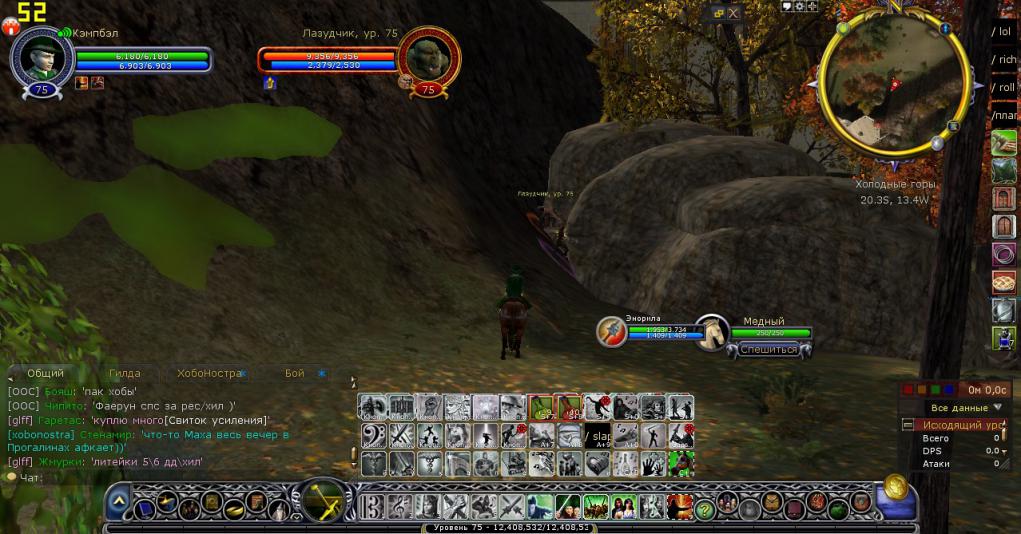This screenshot has height=534, width=1021.
Task: Close the small floating window with X
Action: tap(734, 14)
